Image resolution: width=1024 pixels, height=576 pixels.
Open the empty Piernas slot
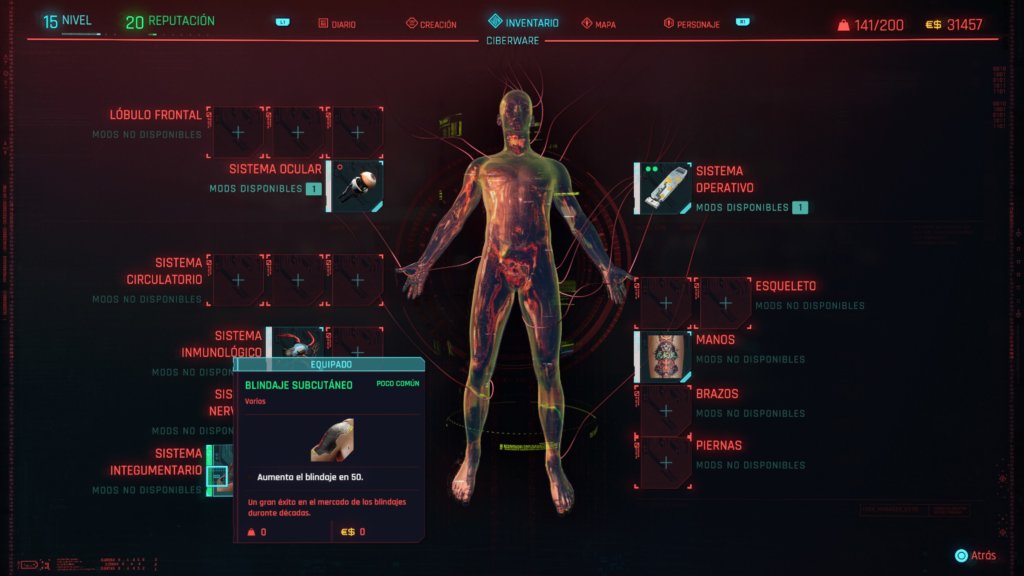click(666, 462)
